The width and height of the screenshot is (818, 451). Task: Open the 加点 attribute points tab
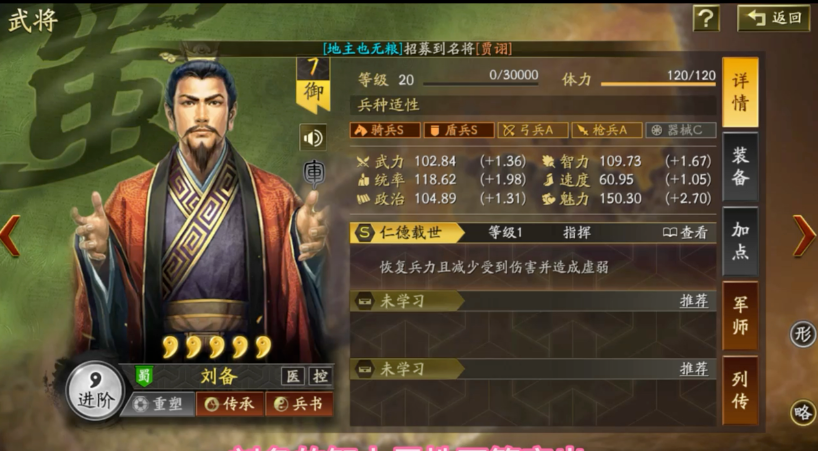click(740, 241)
